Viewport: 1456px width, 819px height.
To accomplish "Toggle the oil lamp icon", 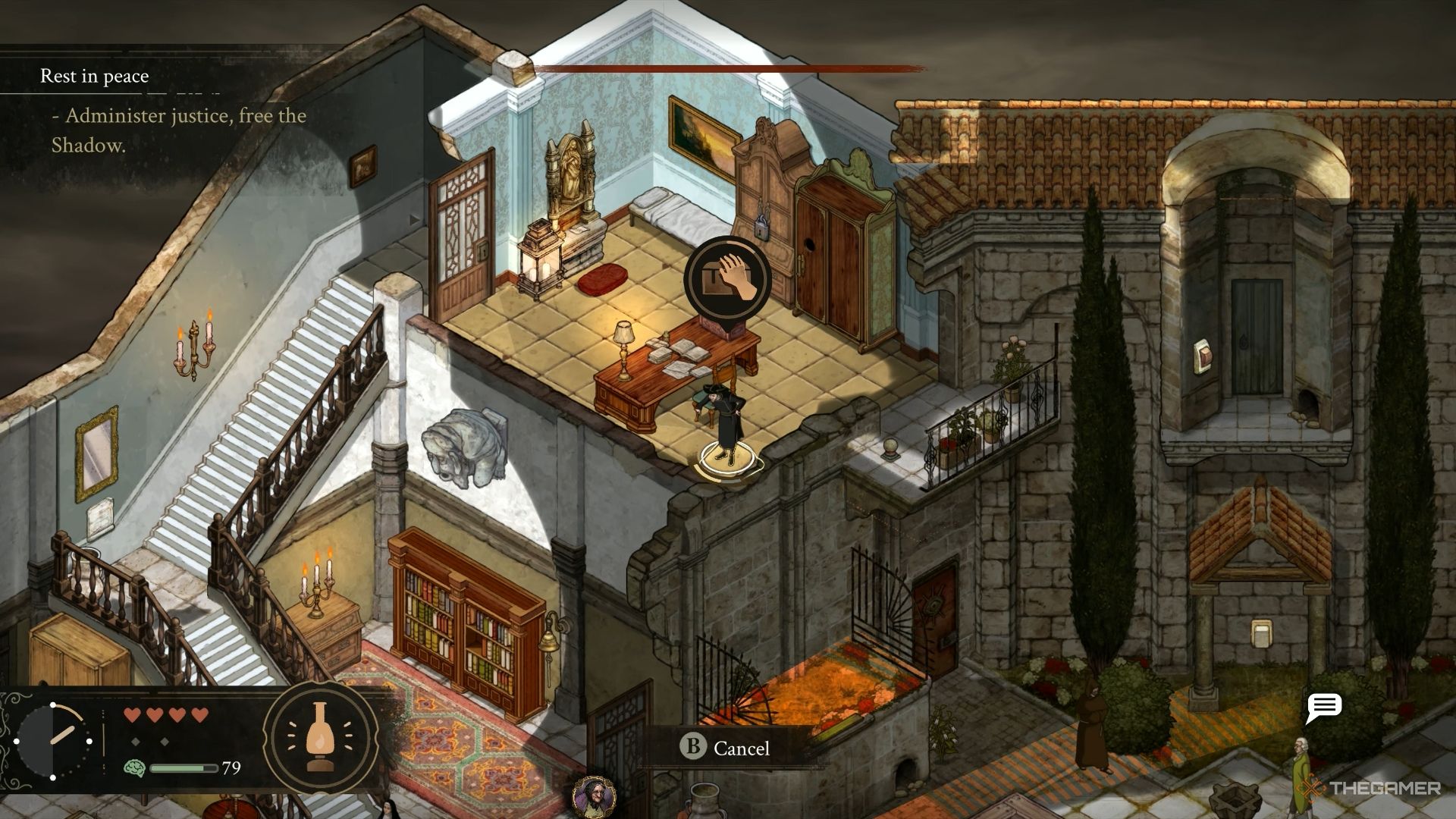I will 320,736.
